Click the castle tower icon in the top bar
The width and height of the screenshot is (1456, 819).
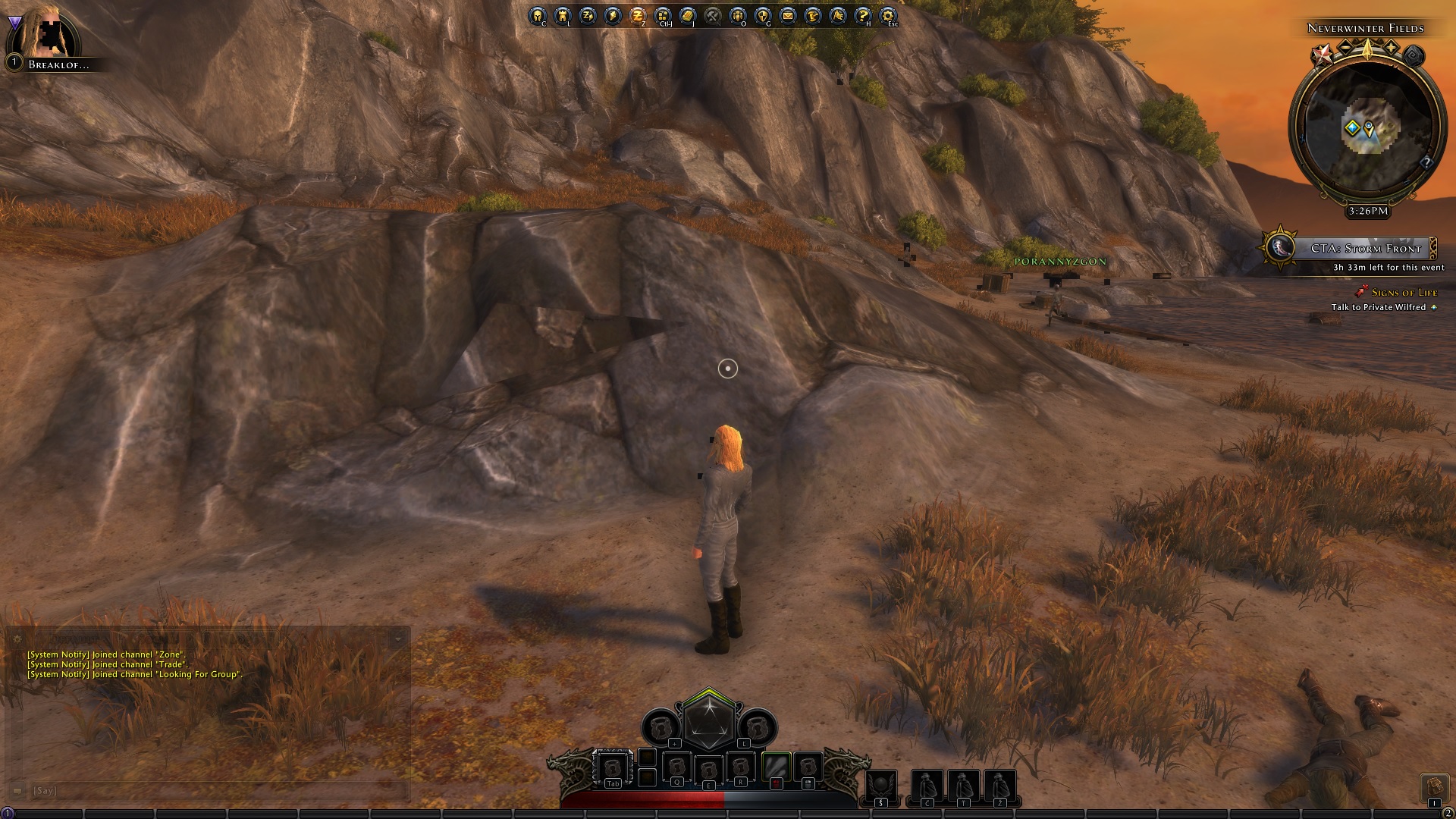[x=563, y=16]
